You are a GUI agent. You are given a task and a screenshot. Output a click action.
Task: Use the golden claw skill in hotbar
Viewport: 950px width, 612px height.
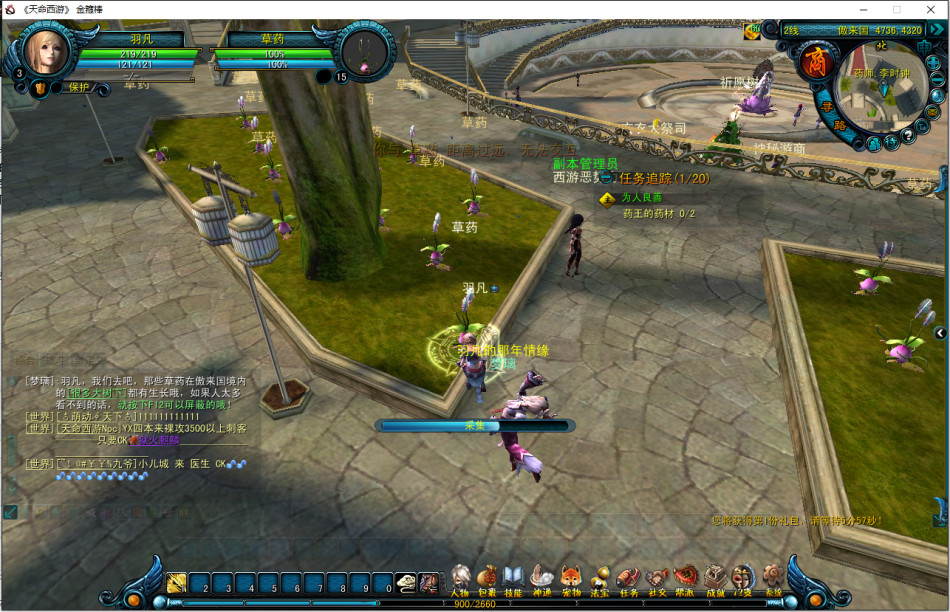tap(177, 583)
